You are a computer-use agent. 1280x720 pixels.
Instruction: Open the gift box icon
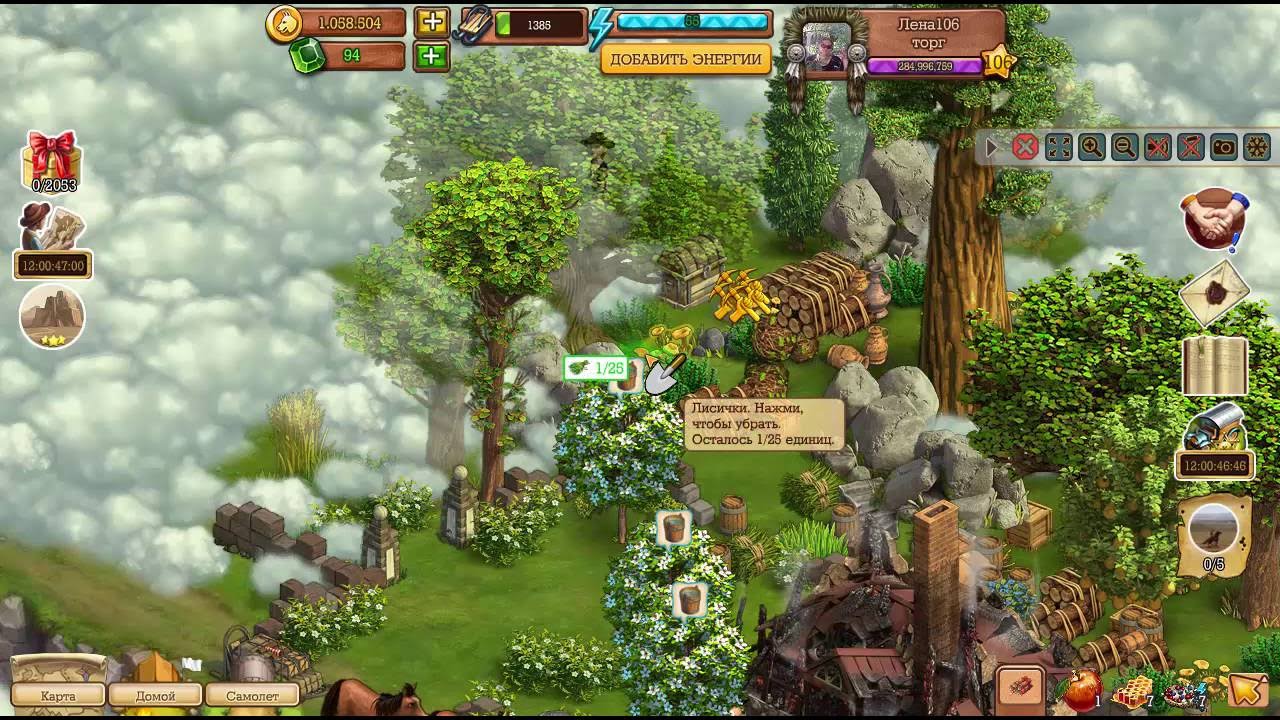click(x=53, y=158)
